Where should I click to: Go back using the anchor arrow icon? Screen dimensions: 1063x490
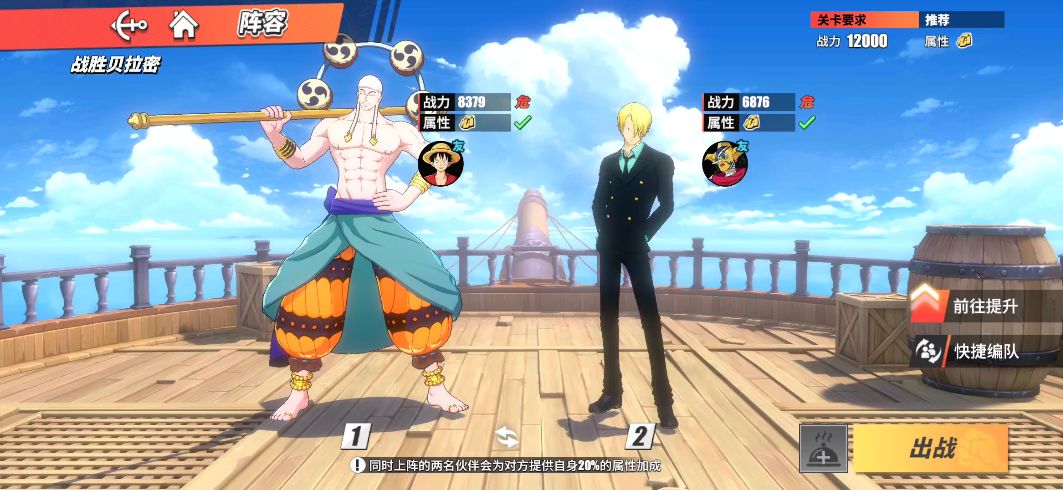tap(129, 23)
